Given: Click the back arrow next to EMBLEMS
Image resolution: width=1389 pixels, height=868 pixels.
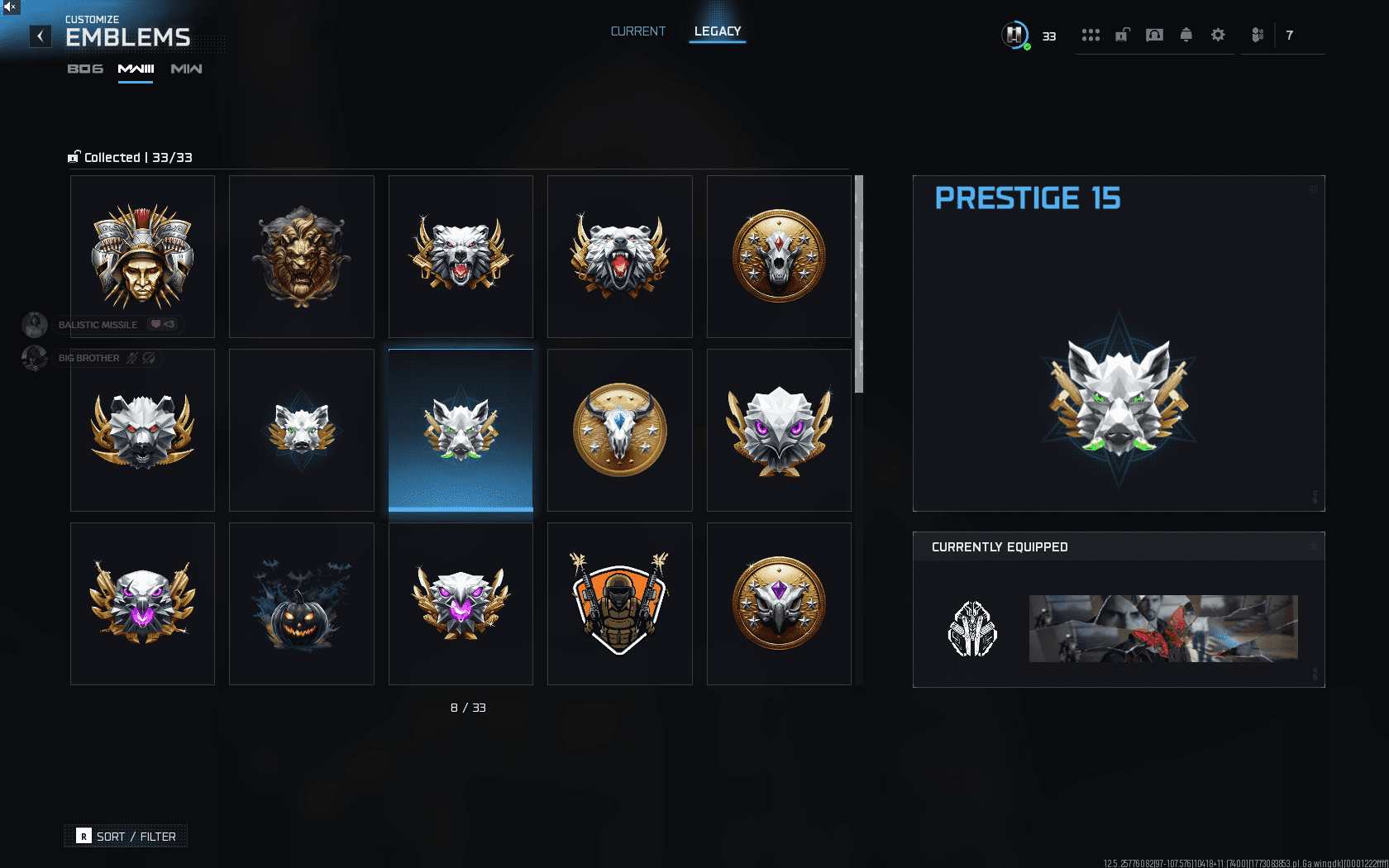Looking at the screenshot, I should (x=39, y=36).
